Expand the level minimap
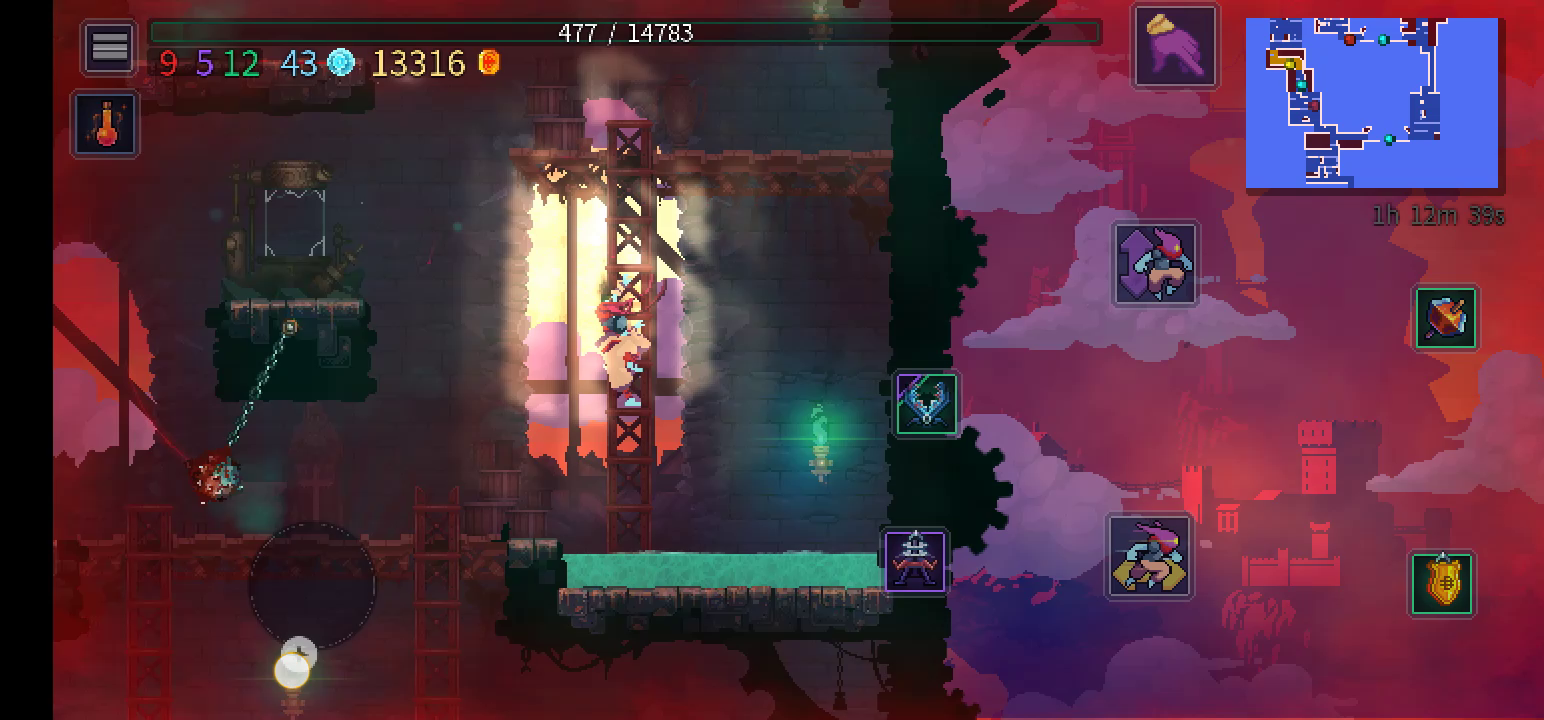This screenshot has height=720, width=1544. (1371, 103)
